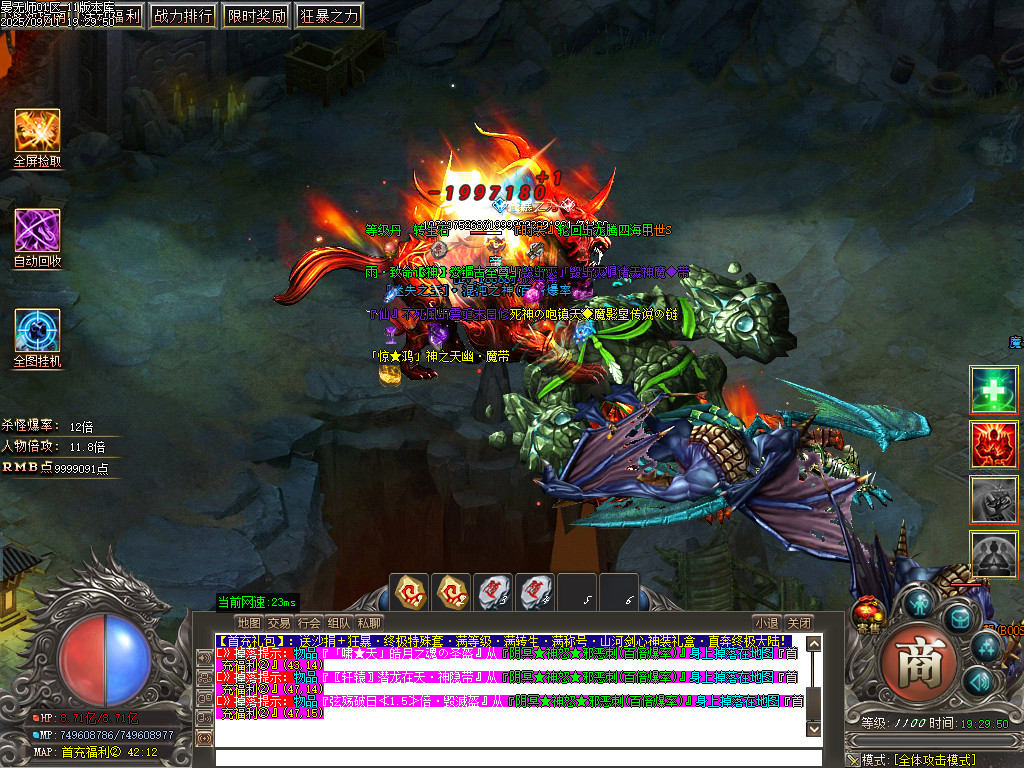Activate the red flaming warrior skill
Image resolution: width=1024 pixels, height=768 pixels.
click(x=994, y=445)
